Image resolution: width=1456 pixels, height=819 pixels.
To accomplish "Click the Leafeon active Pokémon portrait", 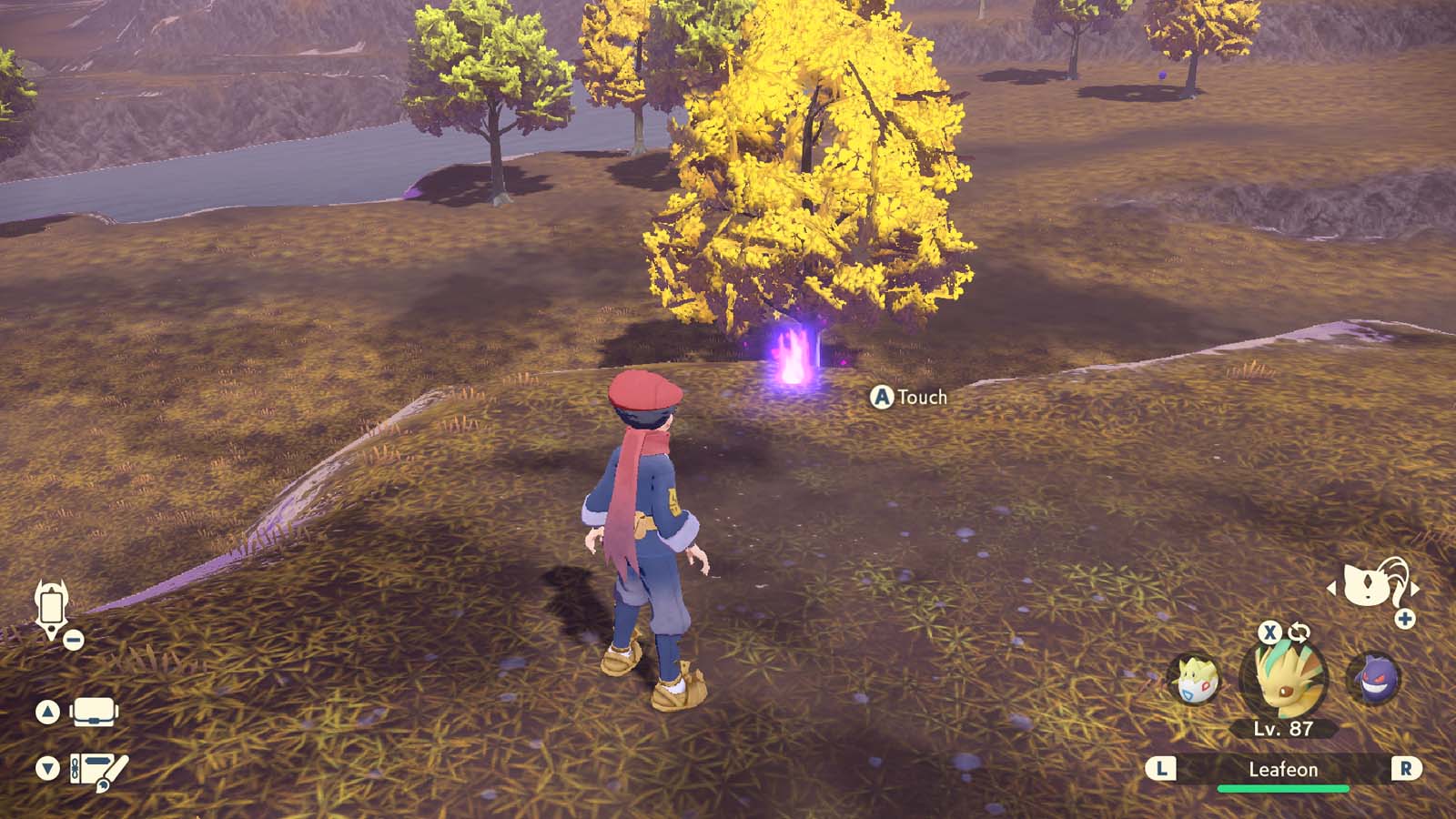I will pos(1283,680).
